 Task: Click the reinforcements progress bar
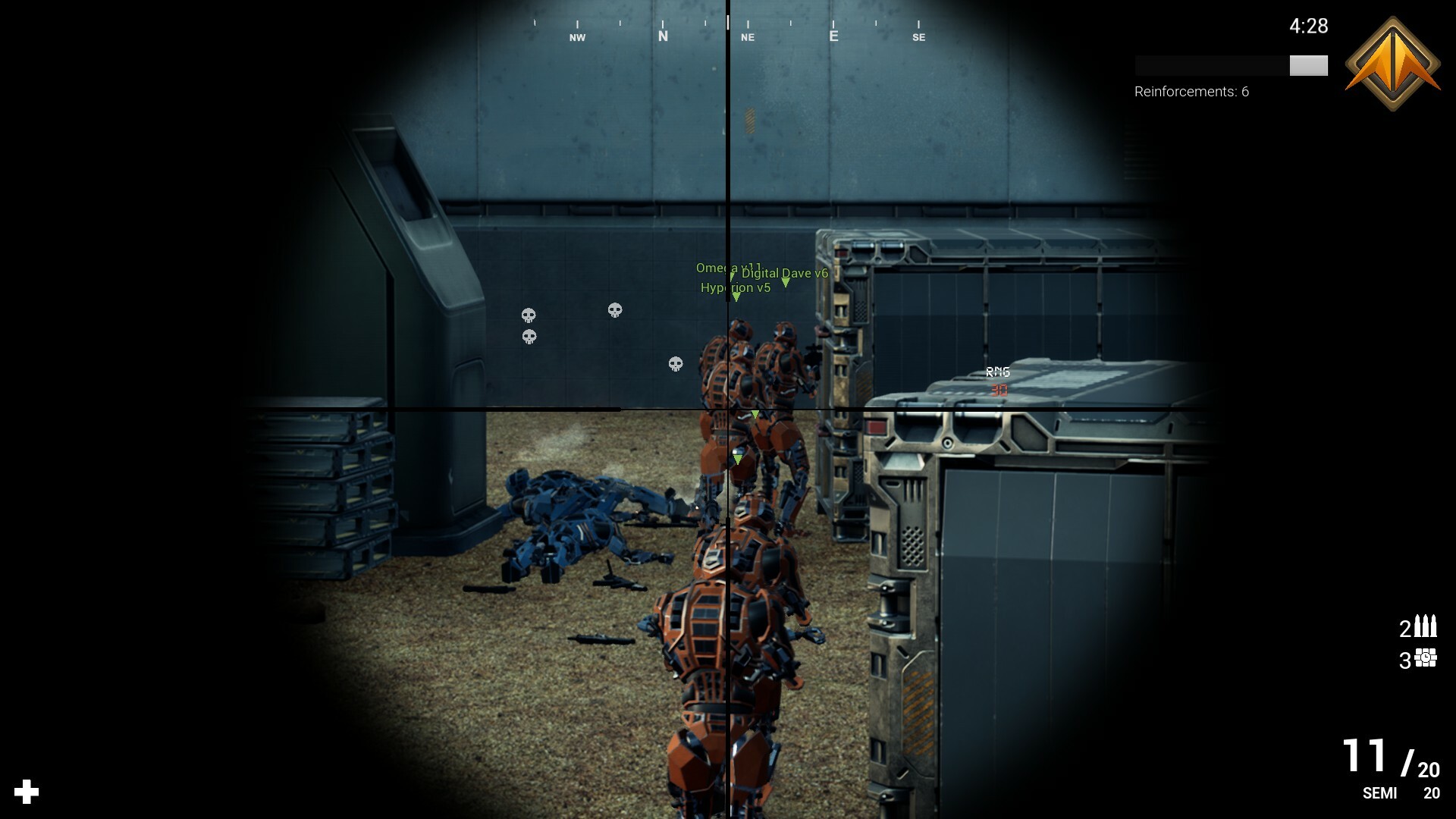pyautogui.click(x=1230, y=66)
